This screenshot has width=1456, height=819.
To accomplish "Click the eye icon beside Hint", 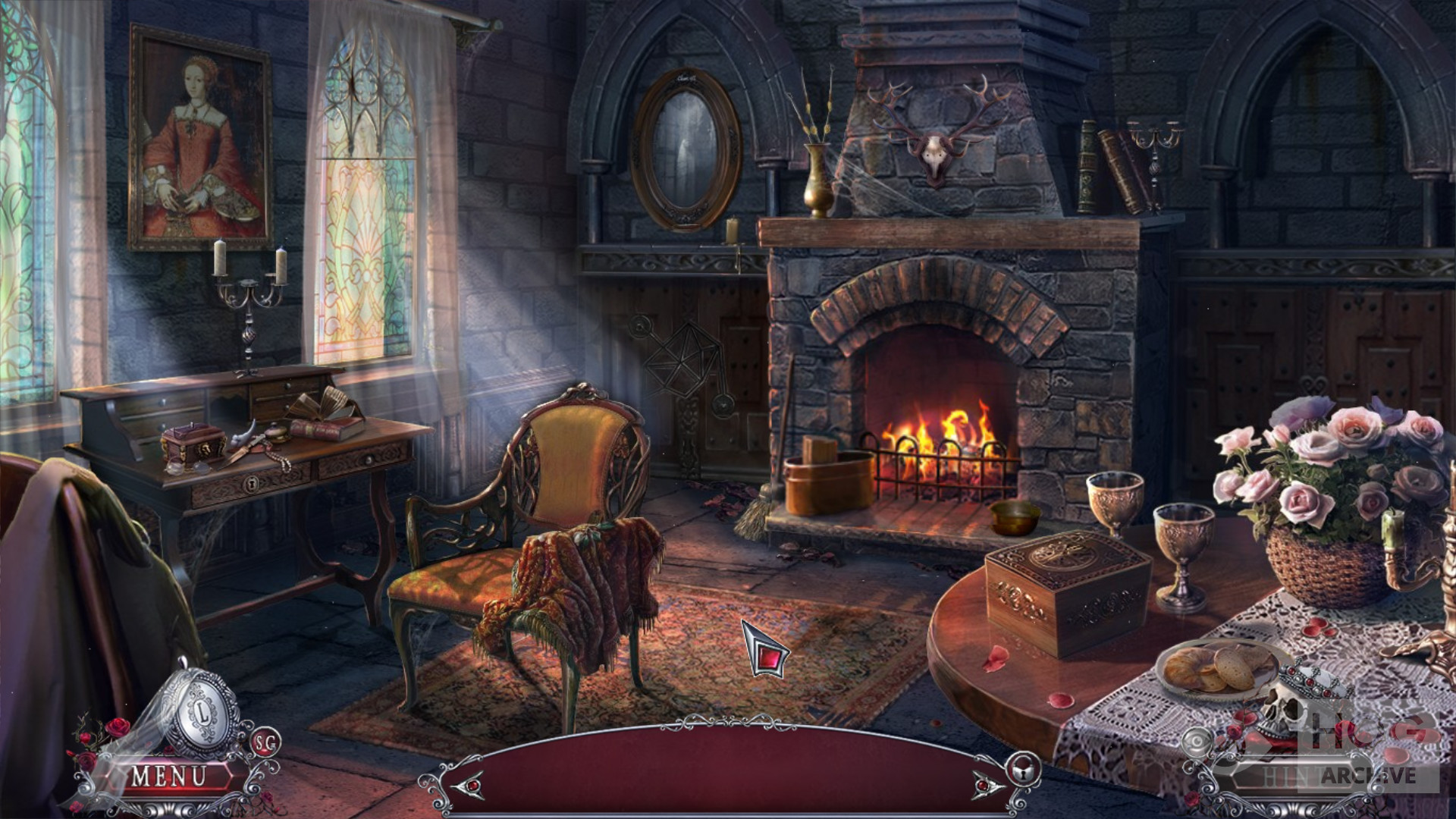I will [1198, 741].
